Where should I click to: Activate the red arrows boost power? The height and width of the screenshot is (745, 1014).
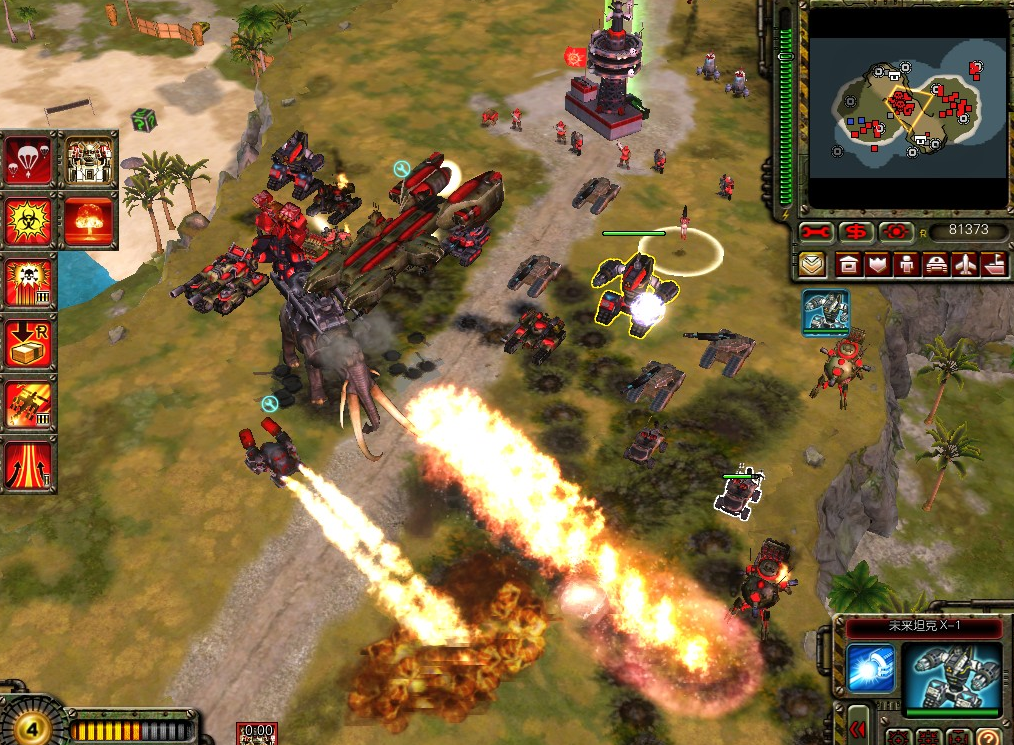tap(29, 464)
